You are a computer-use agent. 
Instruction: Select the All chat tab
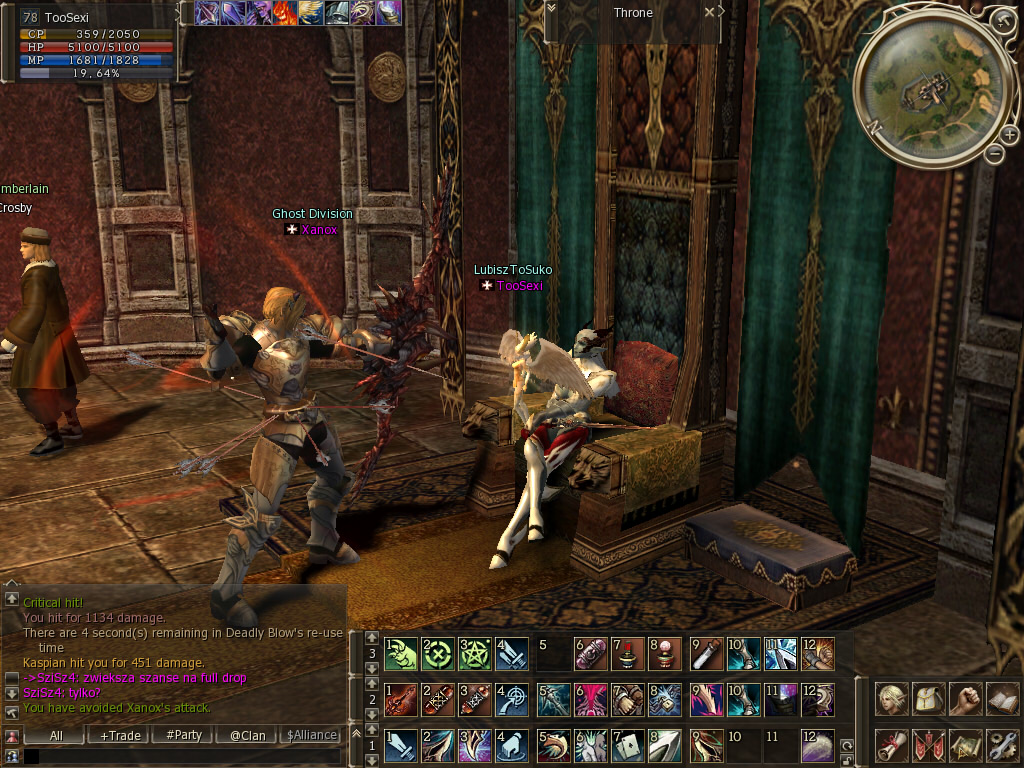56,735
